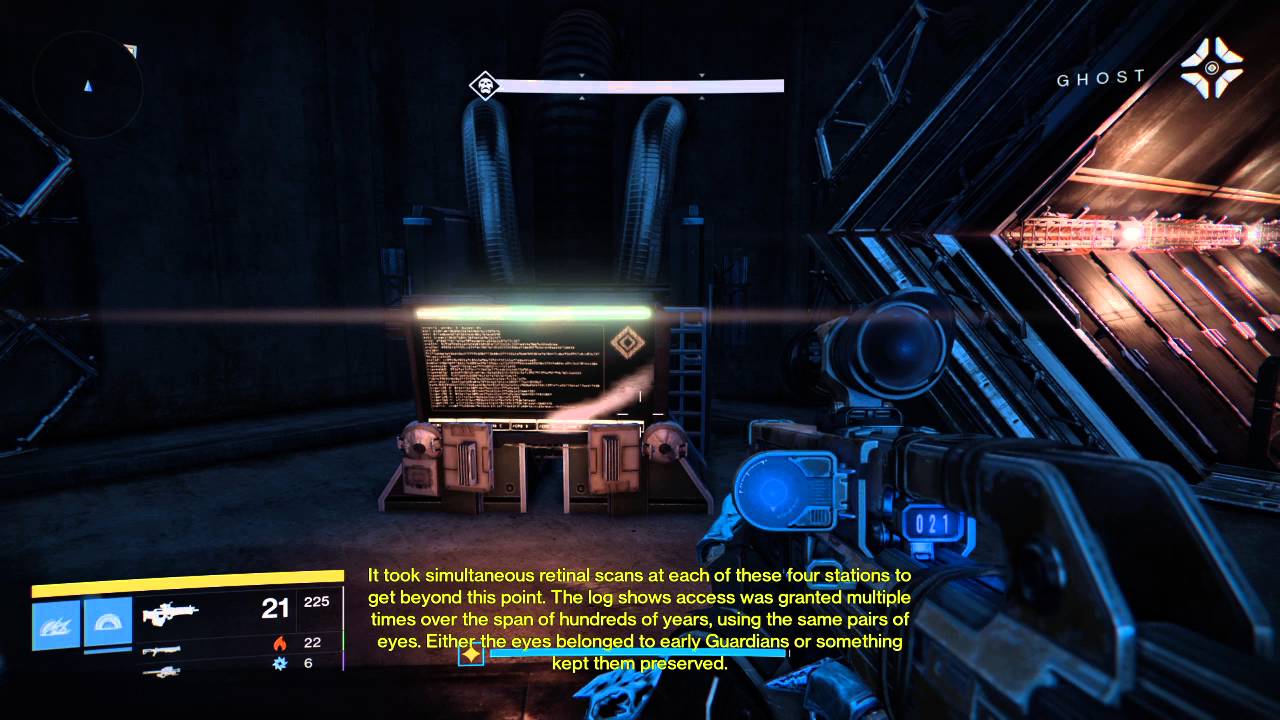The width and height of the screenshot is (1280, 720).
Task: Select the boss skull marker icon
Action: [485, 86]
